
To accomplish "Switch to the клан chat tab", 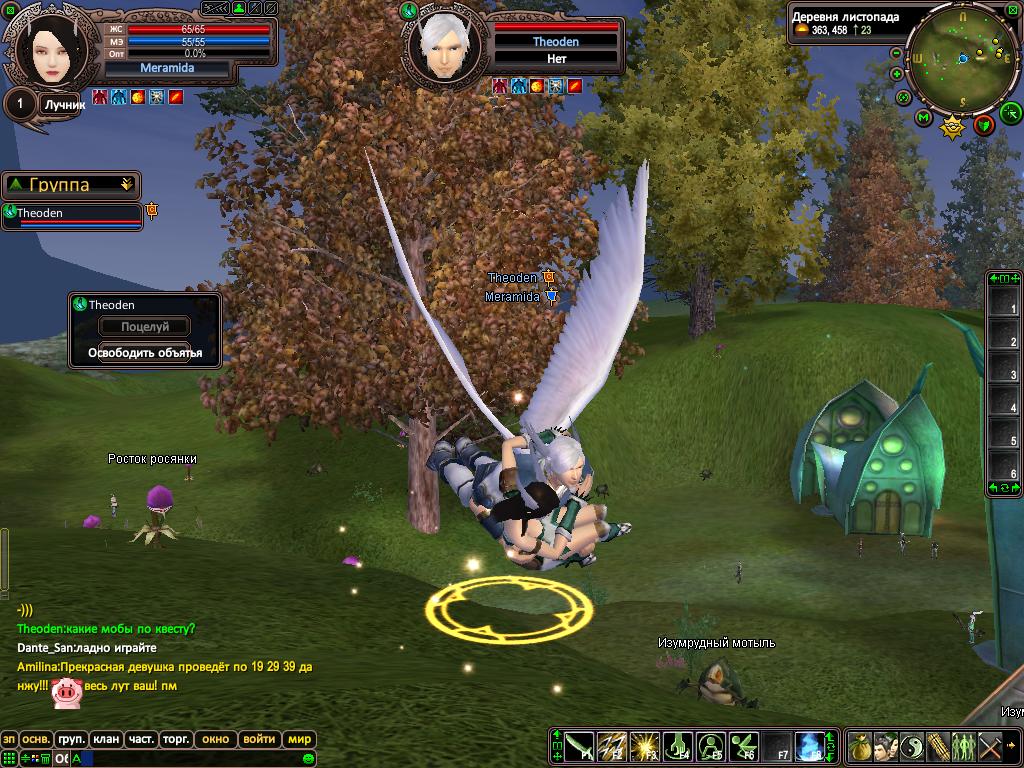I will pos(106,739).
